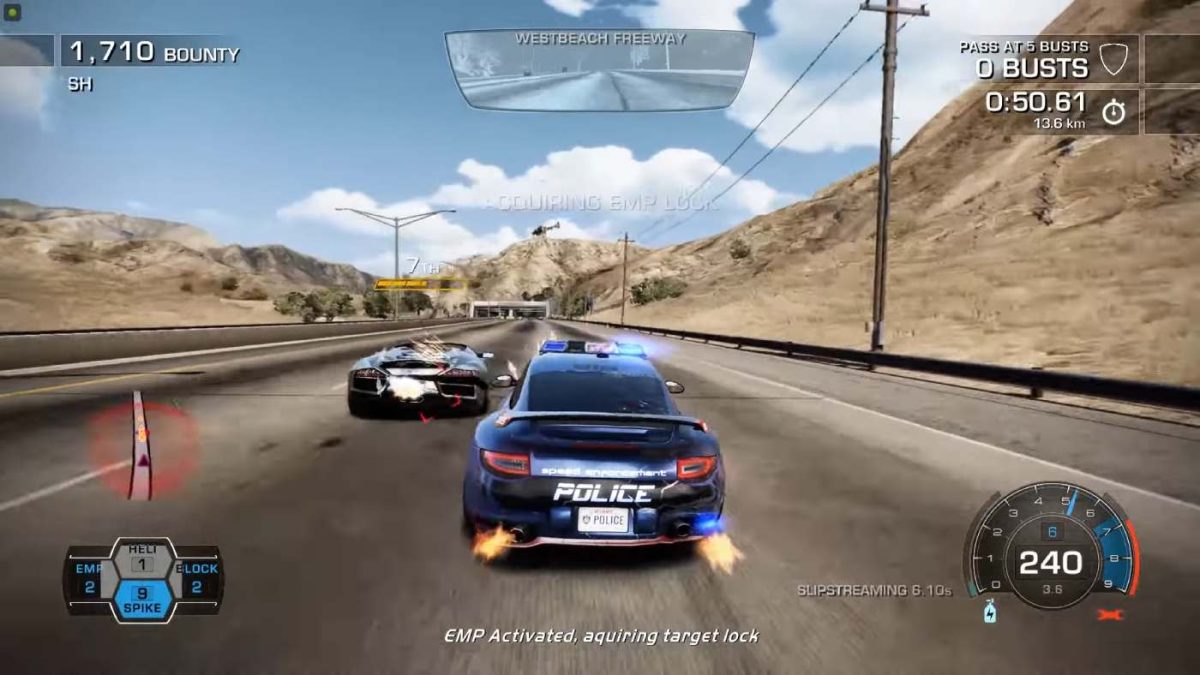Viewport: 1200px width, 675px height.
Task: Click the rear-view mirror display
Action: point(599,68)
